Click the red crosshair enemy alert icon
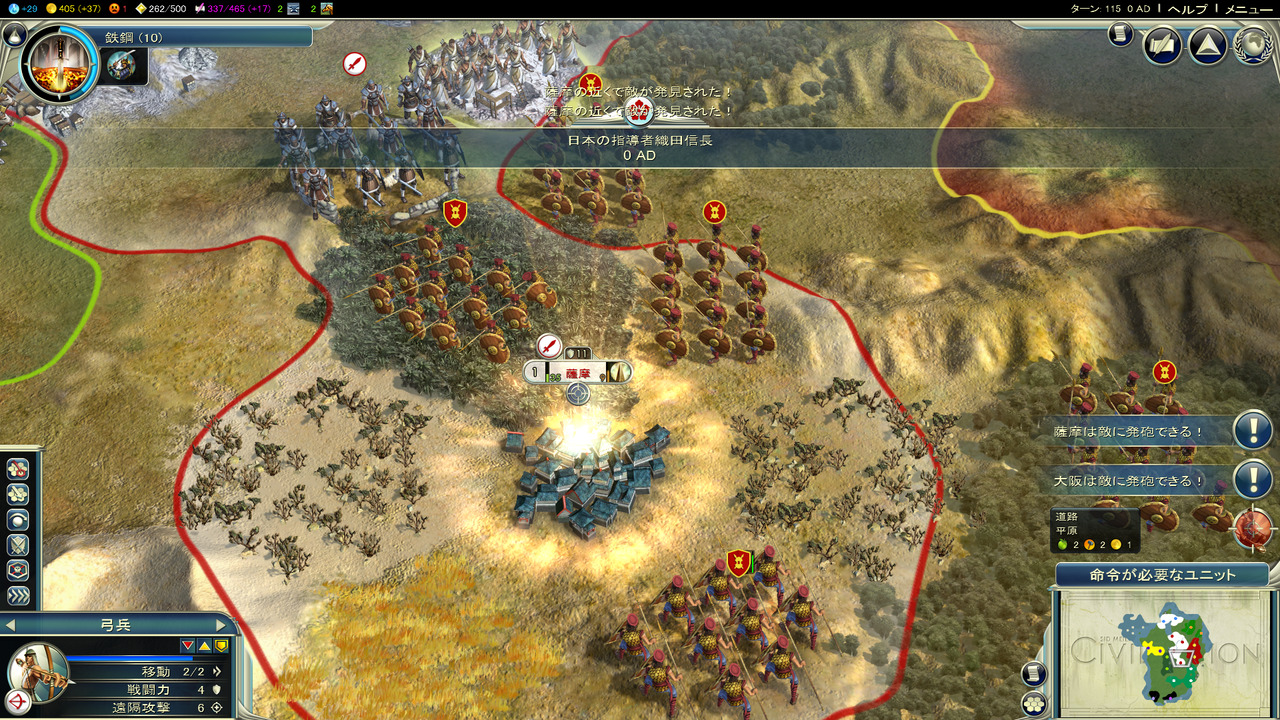This screenshot has width=1280, height=720. (1254, 528)
